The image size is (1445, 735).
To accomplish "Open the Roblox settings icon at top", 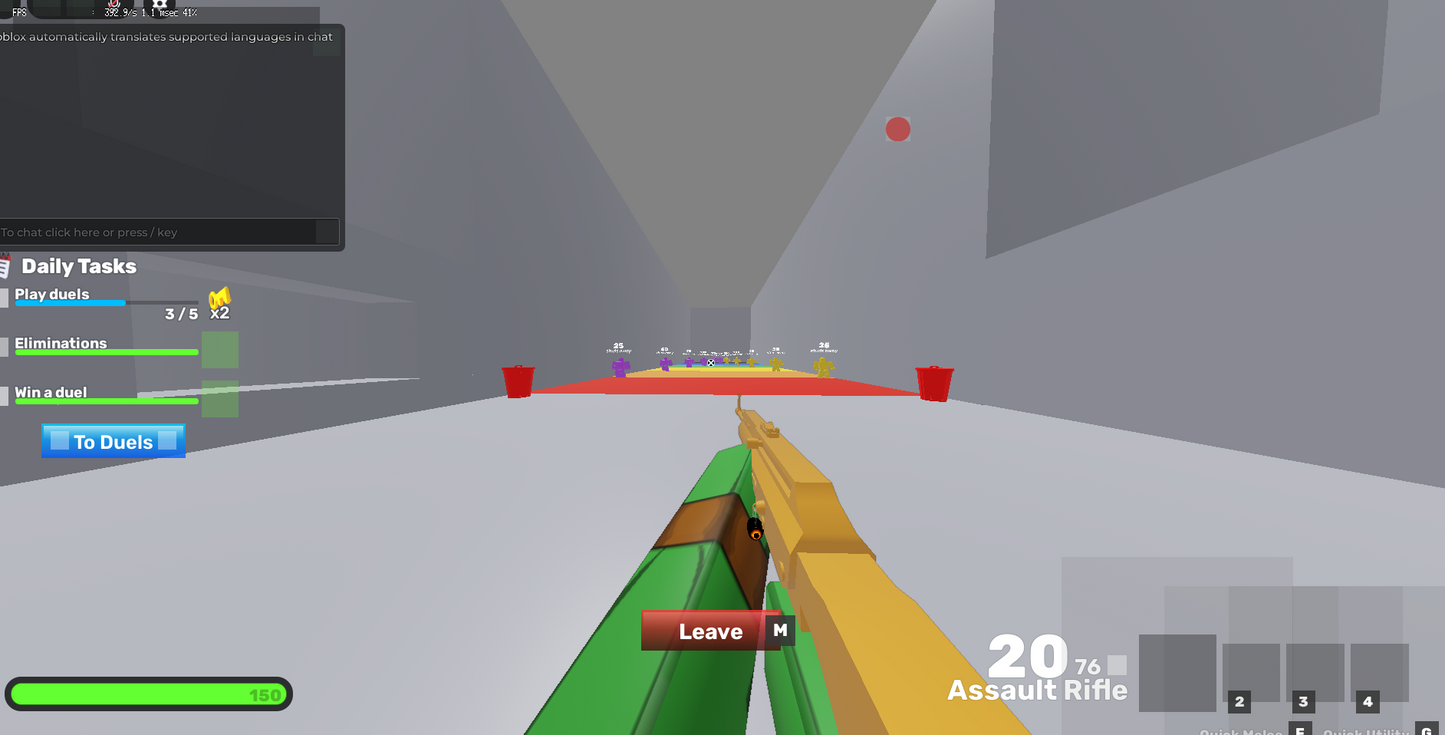I will click(160, 6).
